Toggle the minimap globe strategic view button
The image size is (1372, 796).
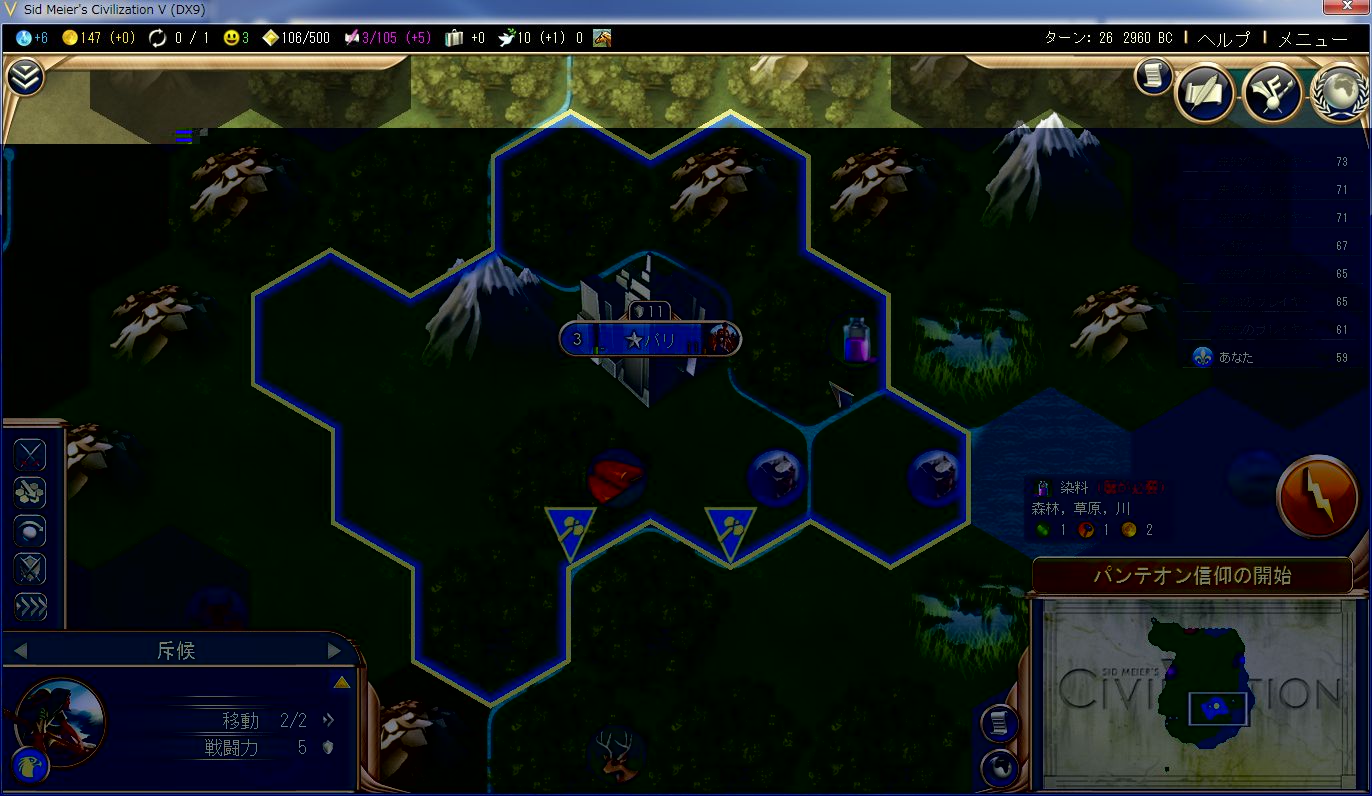1000,768
